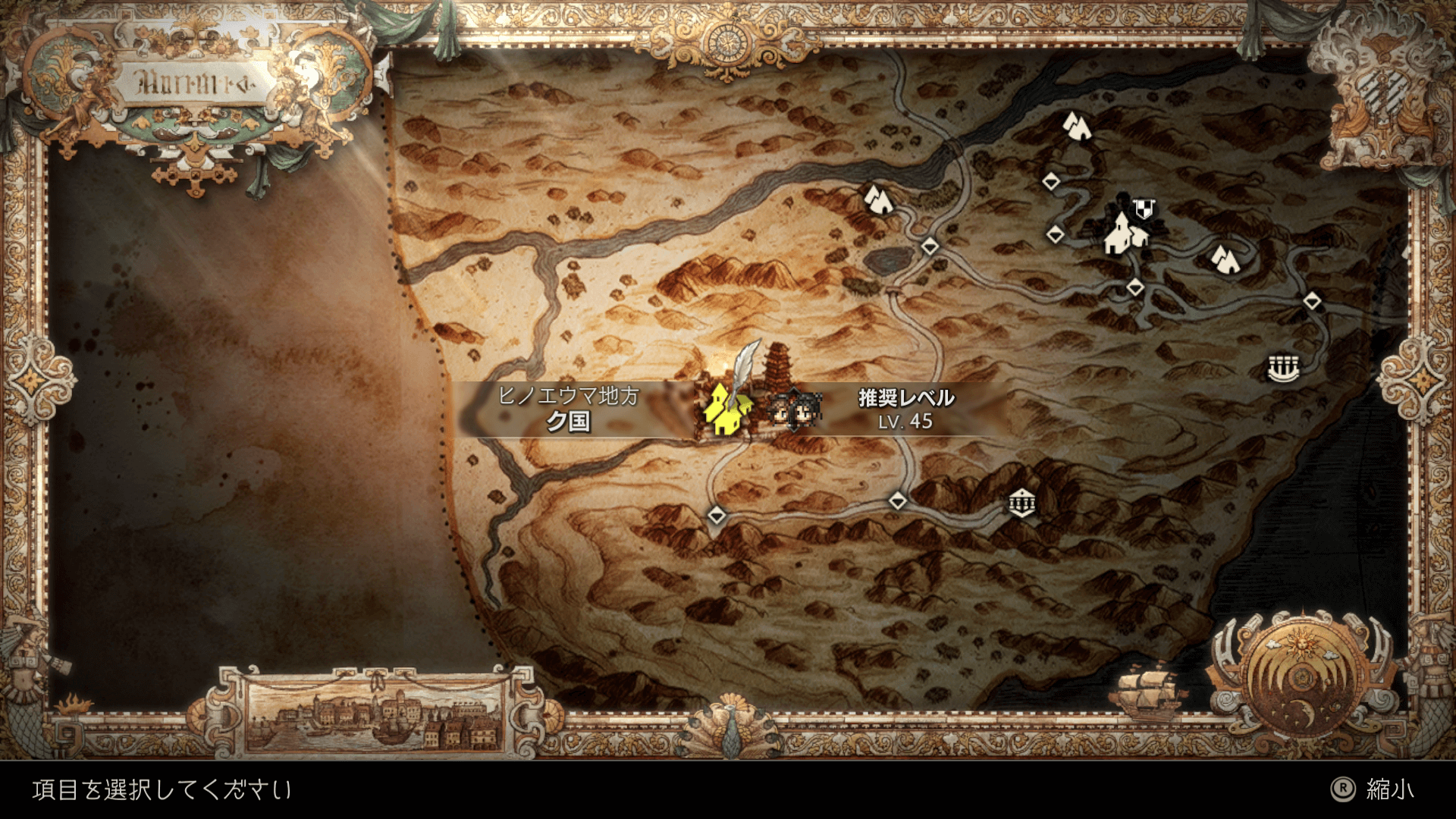Select the pillared hall marker in the mountains
Image resolution: width=1456 pixels, height=819 pixels.
tap(1021, 503)
